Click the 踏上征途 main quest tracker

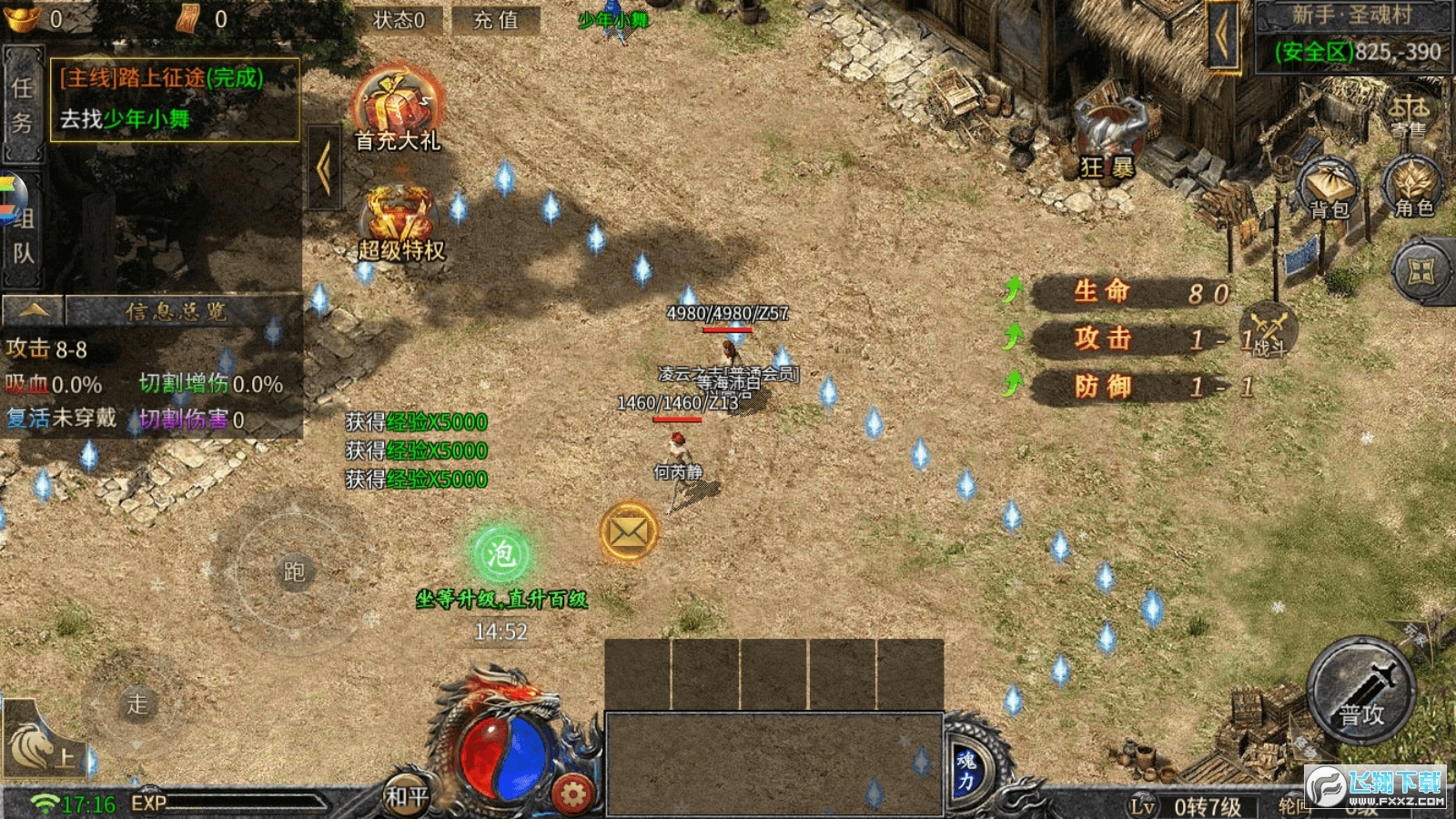(x=175, y=98)
